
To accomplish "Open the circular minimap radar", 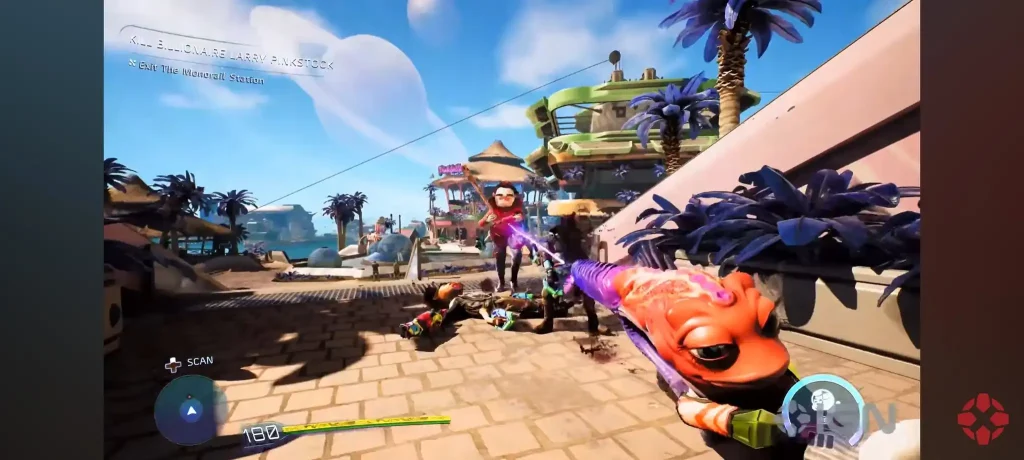I will (x=190, y=410).
